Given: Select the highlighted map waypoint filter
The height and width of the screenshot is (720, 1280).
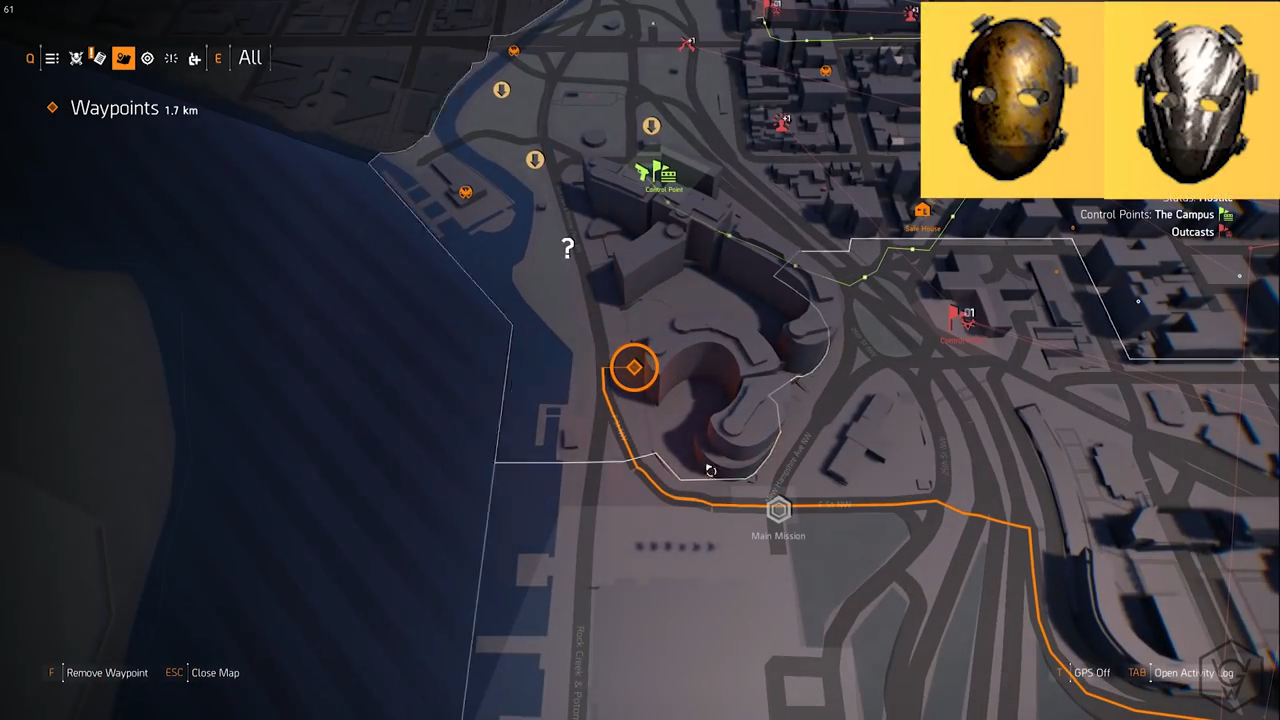Looking at the screenshot, I should coord(123,59).
